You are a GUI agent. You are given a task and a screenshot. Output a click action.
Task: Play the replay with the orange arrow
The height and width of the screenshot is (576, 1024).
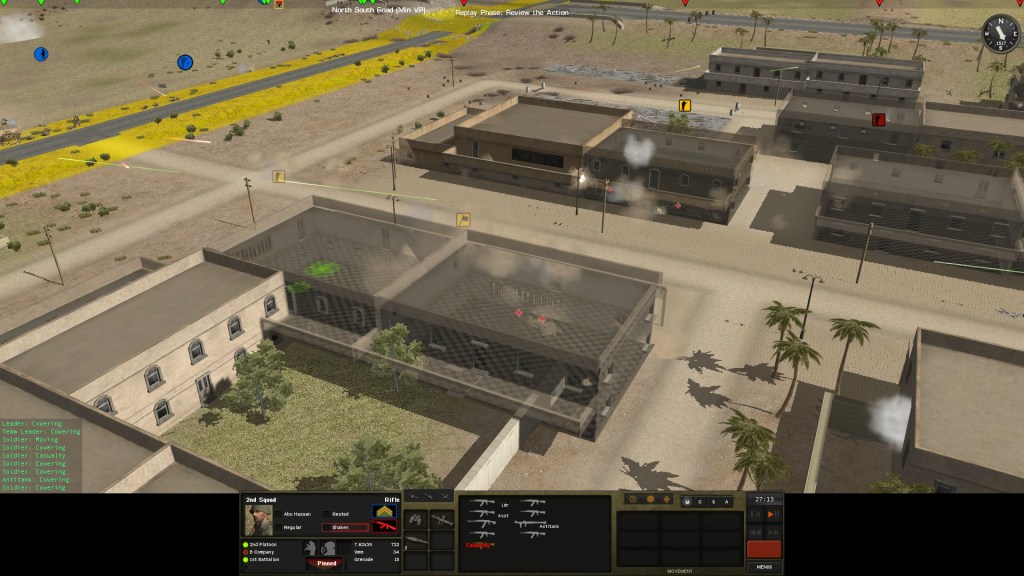coord(771,514)
